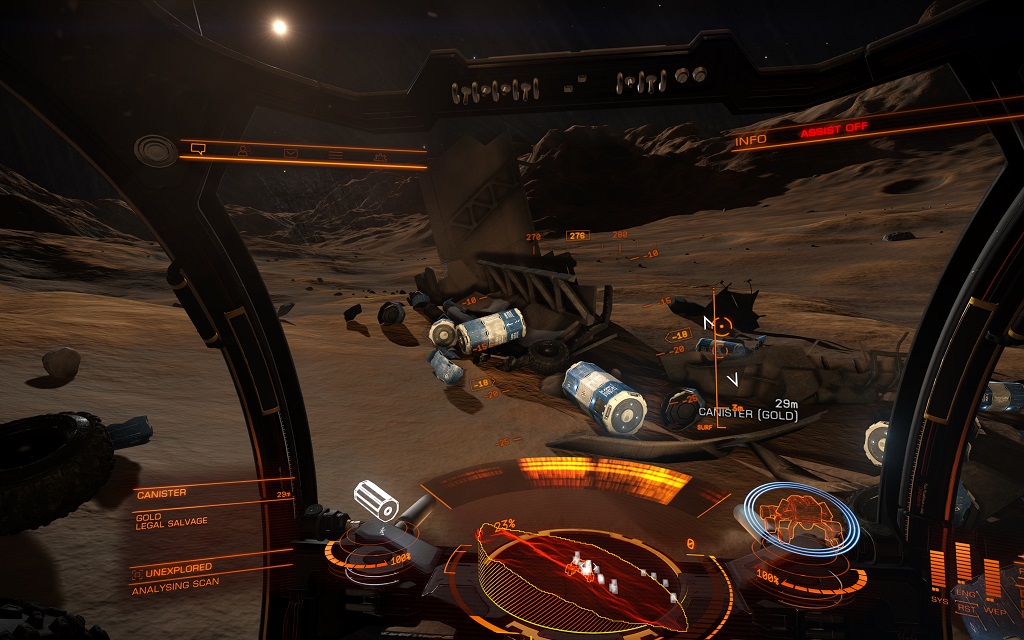Image resolution: width=1024 pixels, height=640 pixels.
Task: Open the inbox envelope tab
Action: tap(290, 153)
